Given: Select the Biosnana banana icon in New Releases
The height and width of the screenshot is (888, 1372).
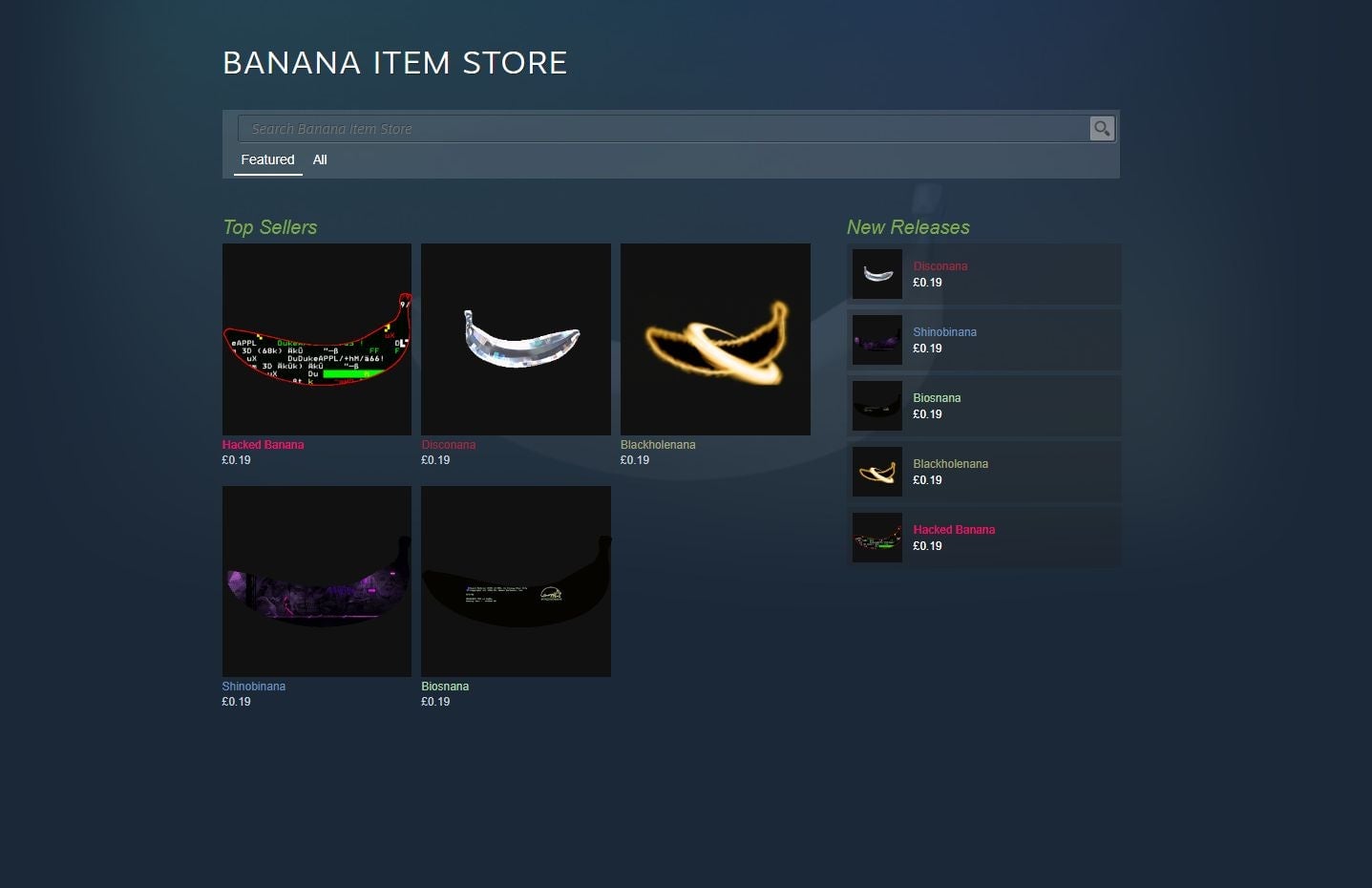Looking at the screenshot, I should click(876, 405).
